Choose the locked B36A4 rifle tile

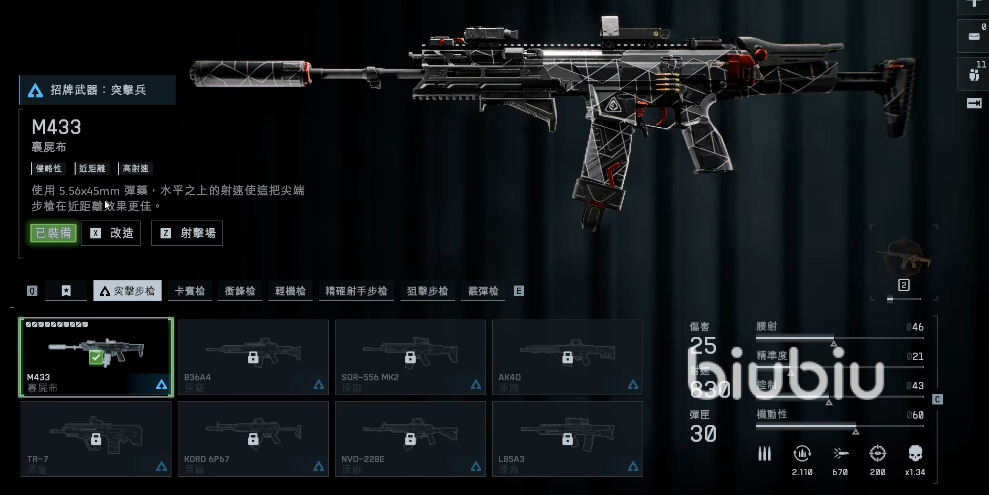[x=253, y=357]
